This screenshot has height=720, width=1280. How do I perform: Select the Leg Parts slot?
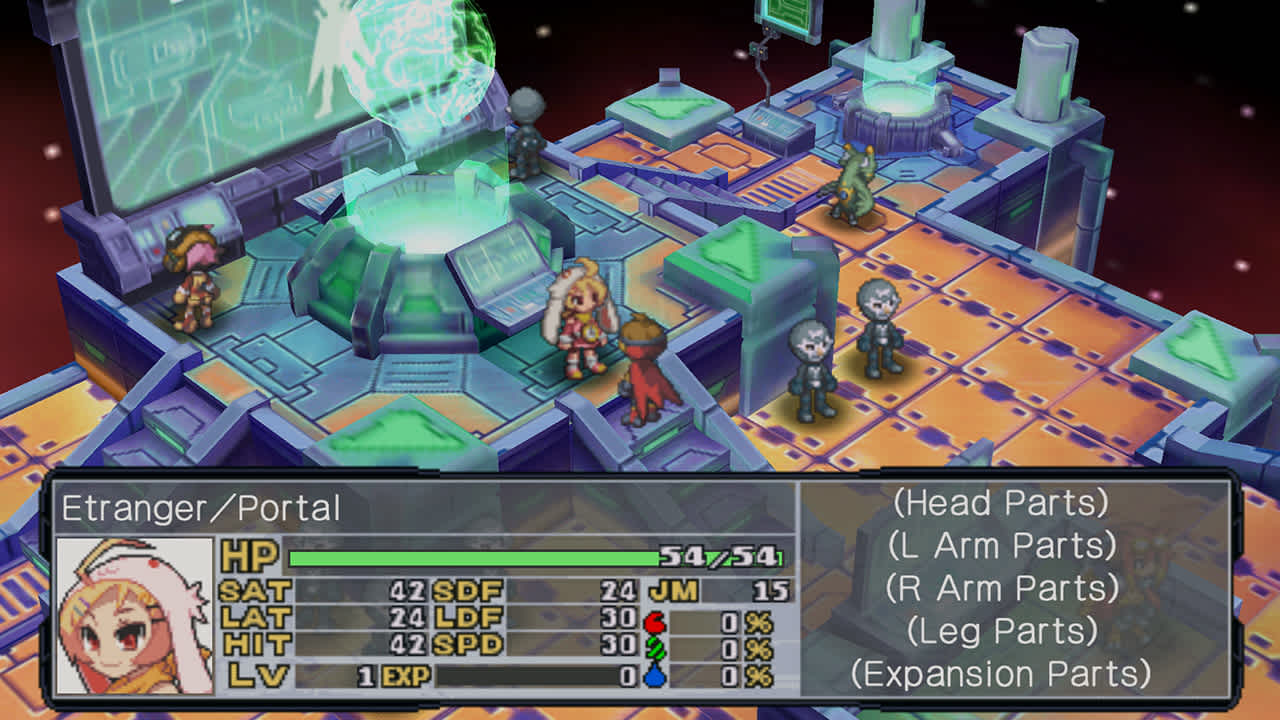[x=1001, y=631]
